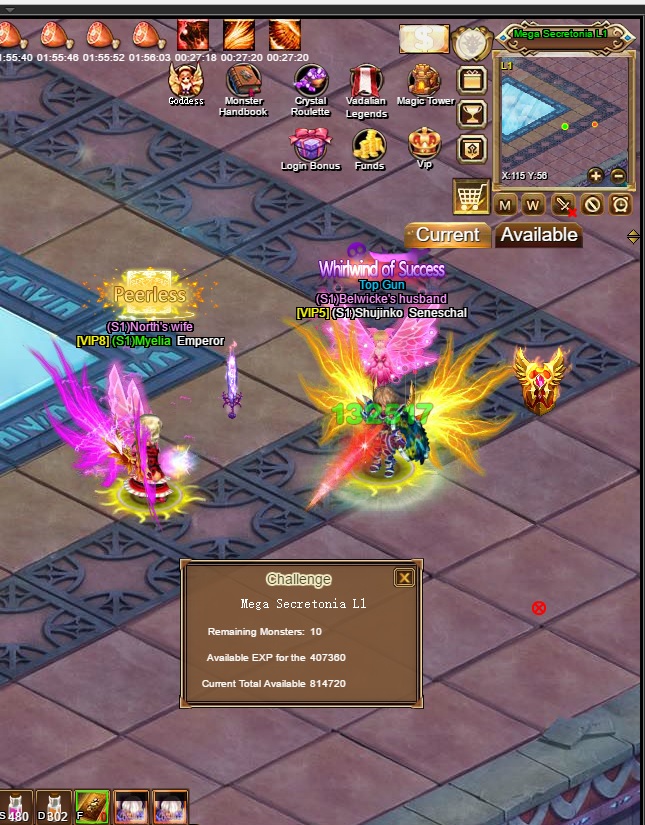Click the M button below the minimap
645x825 pixels.
tap(505, 205)
